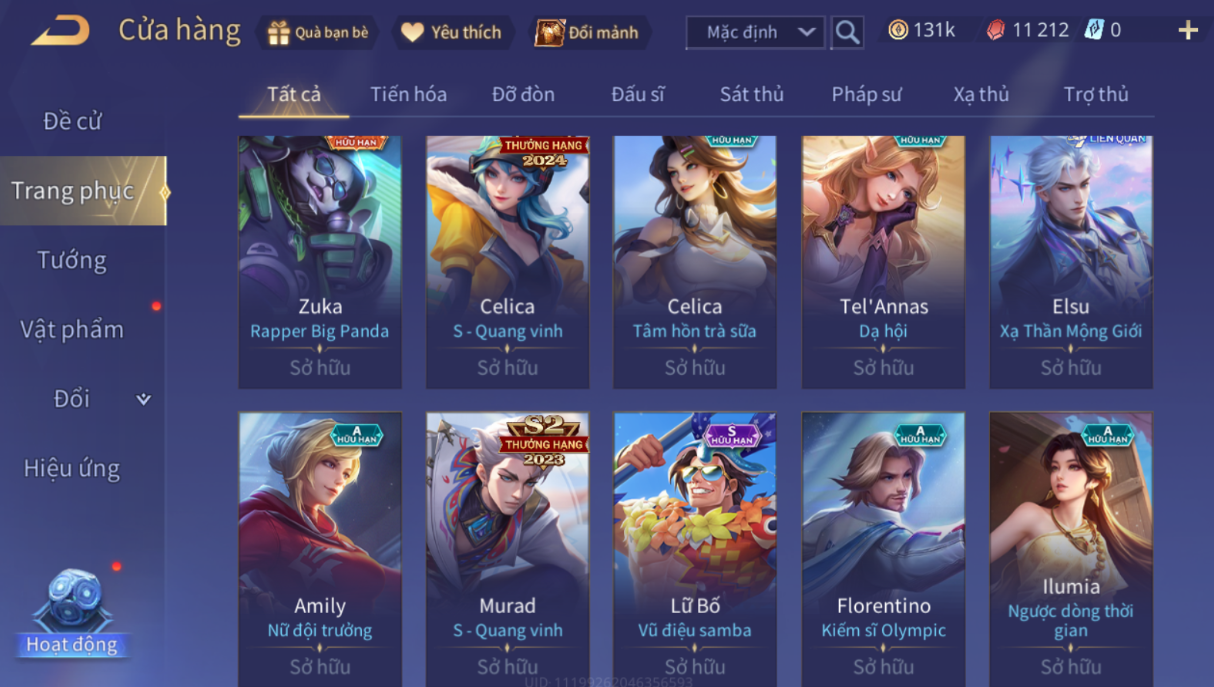Select Đề cử in the side menu
This screenshot has height=687, width=1214.
click(x=72, y=121)
